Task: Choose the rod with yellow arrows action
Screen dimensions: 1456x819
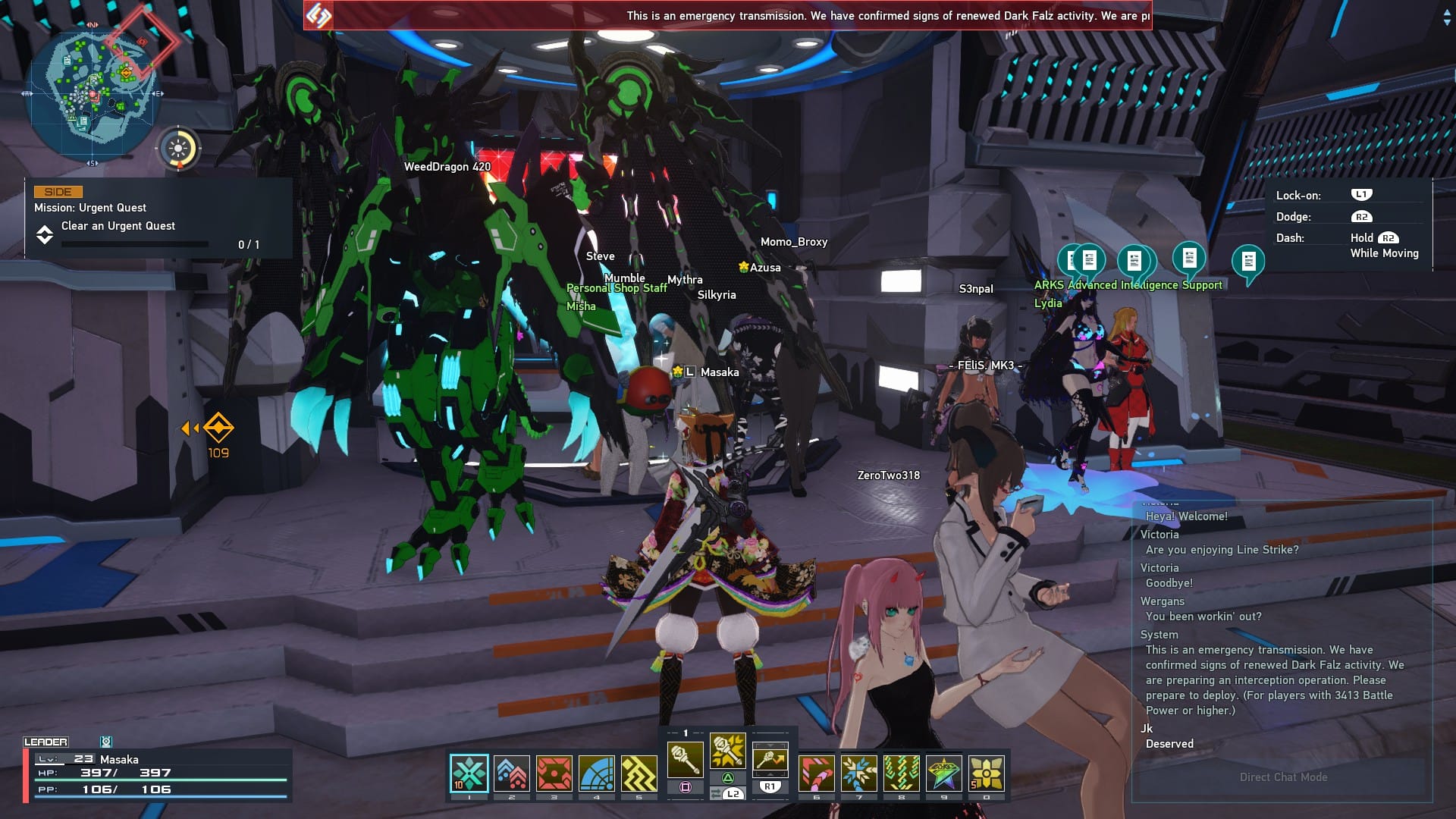Action: point(727,751)
